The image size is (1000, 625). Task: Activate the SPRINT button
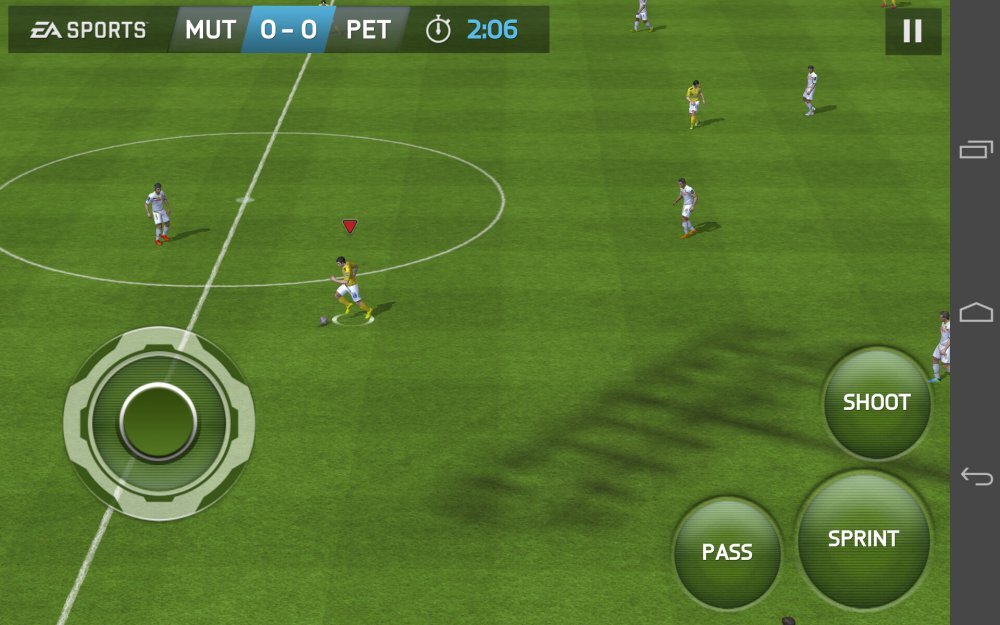[864, 539]
